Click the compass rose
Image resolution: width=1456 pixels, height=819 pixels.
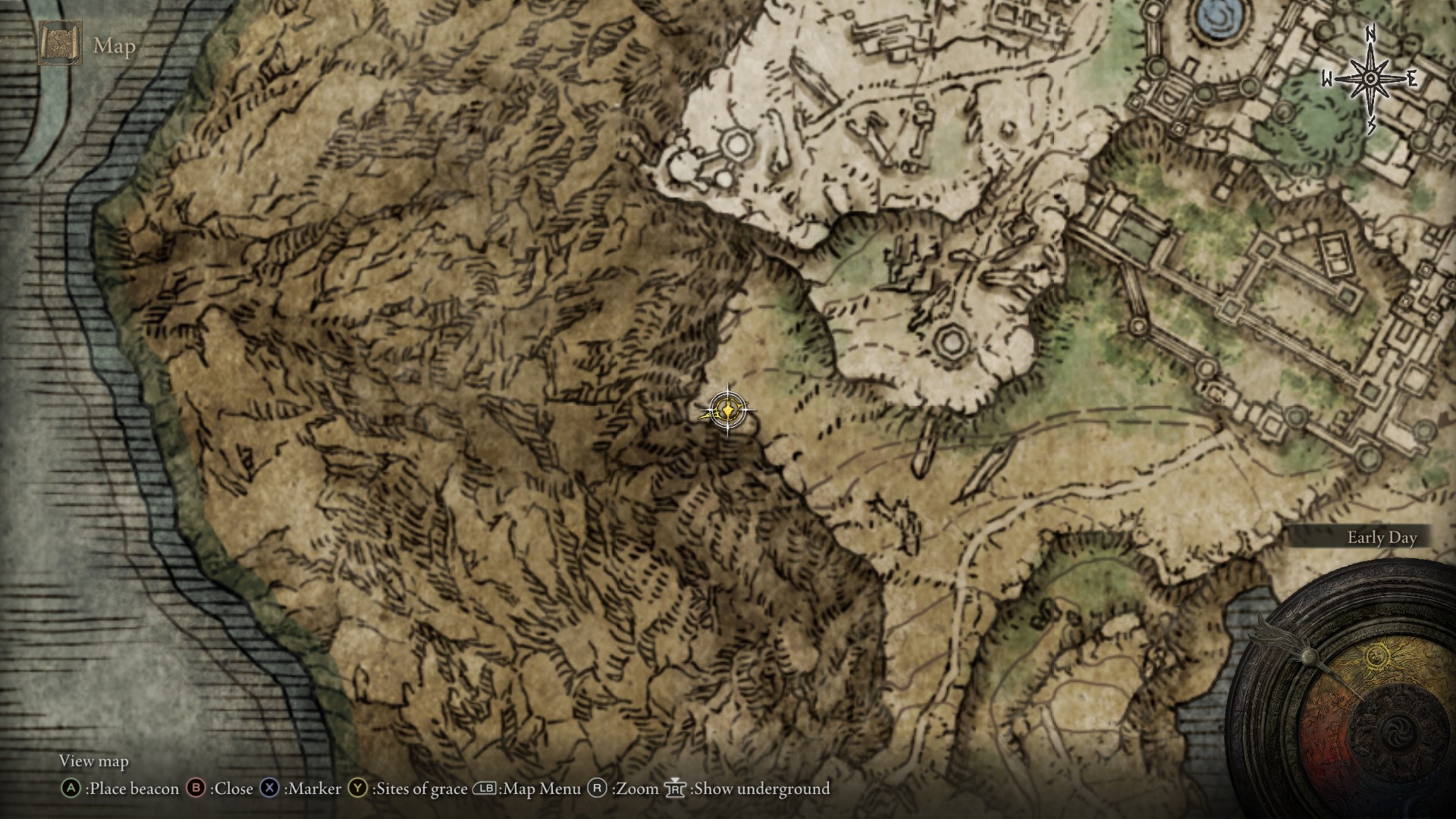click(x=1370, y=79)
